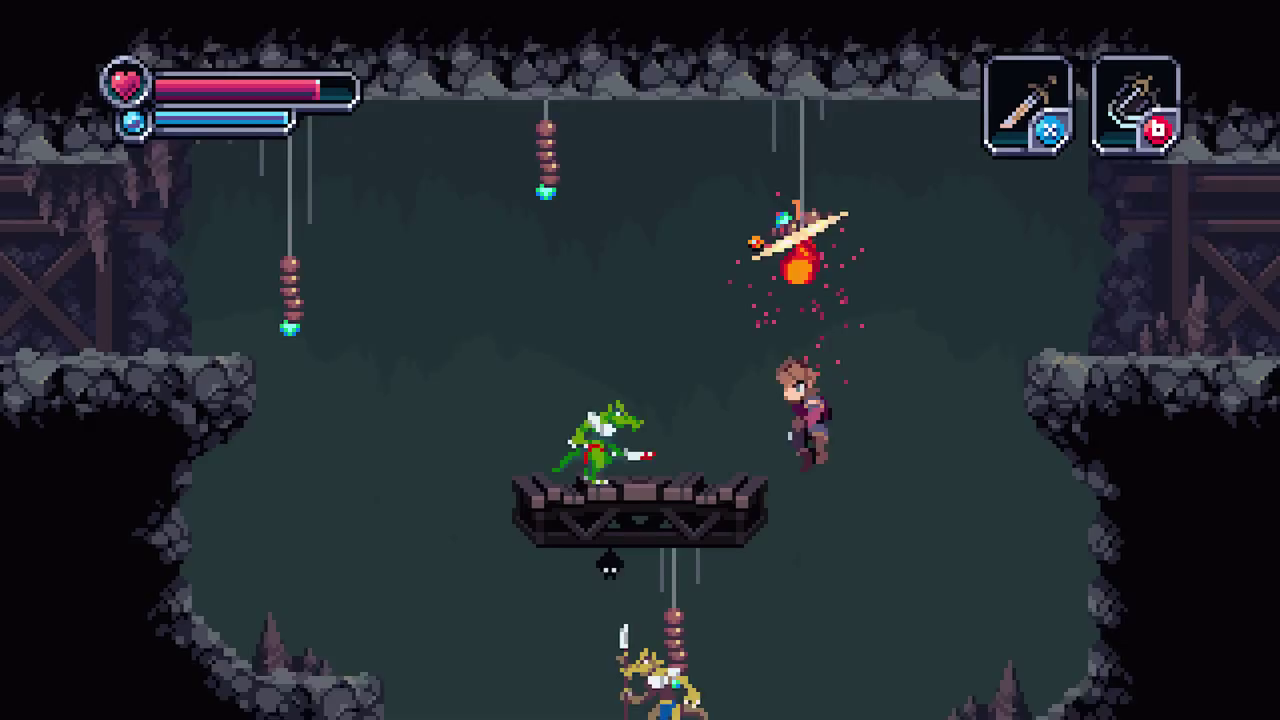1280x720 pixels.
Task: Click the blue X button badge on the sword slot
Action: pos(1052,129)
